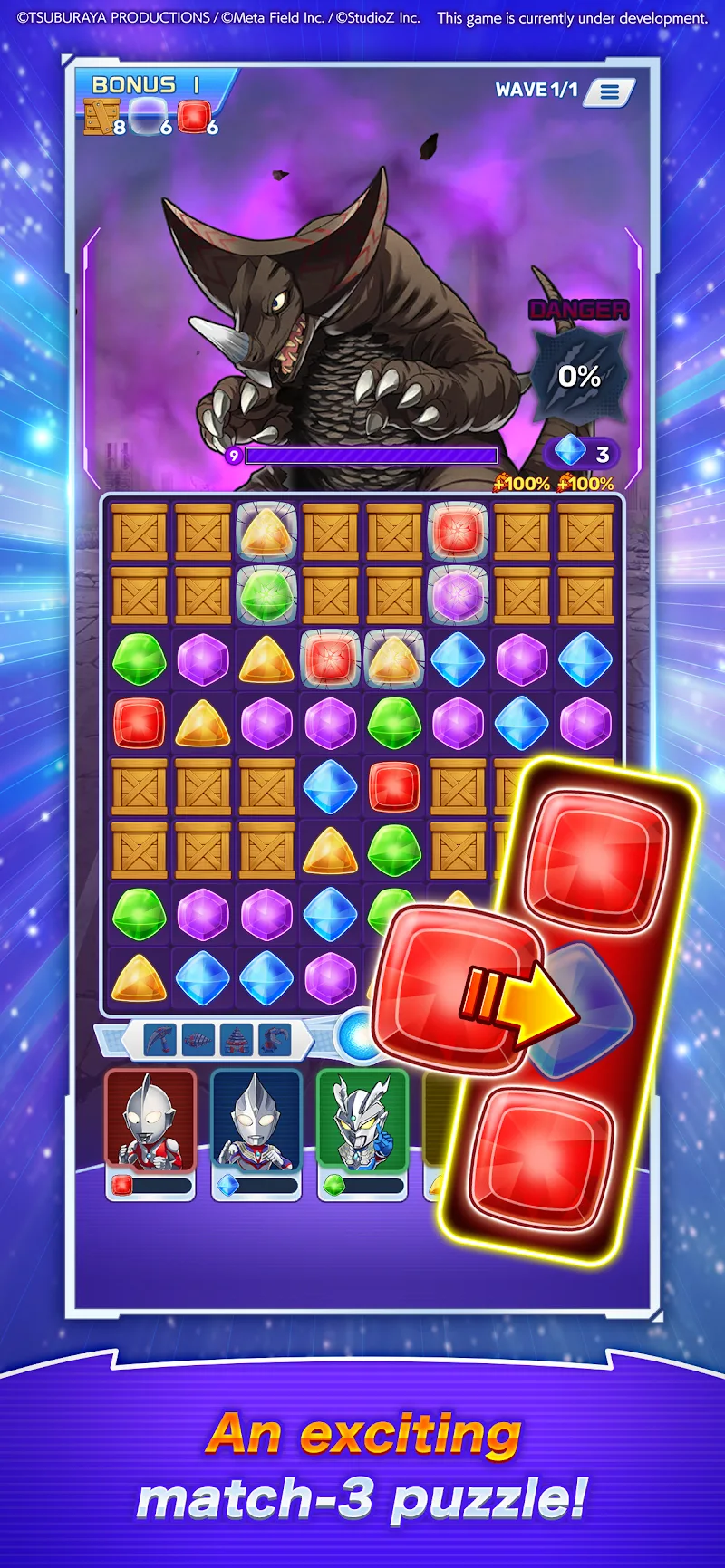Image resolution: width=725 pixels, height=1568 pixels.
Task: Activate the Ultraman Zero portrait with green gem
Action: [362, 1121]
